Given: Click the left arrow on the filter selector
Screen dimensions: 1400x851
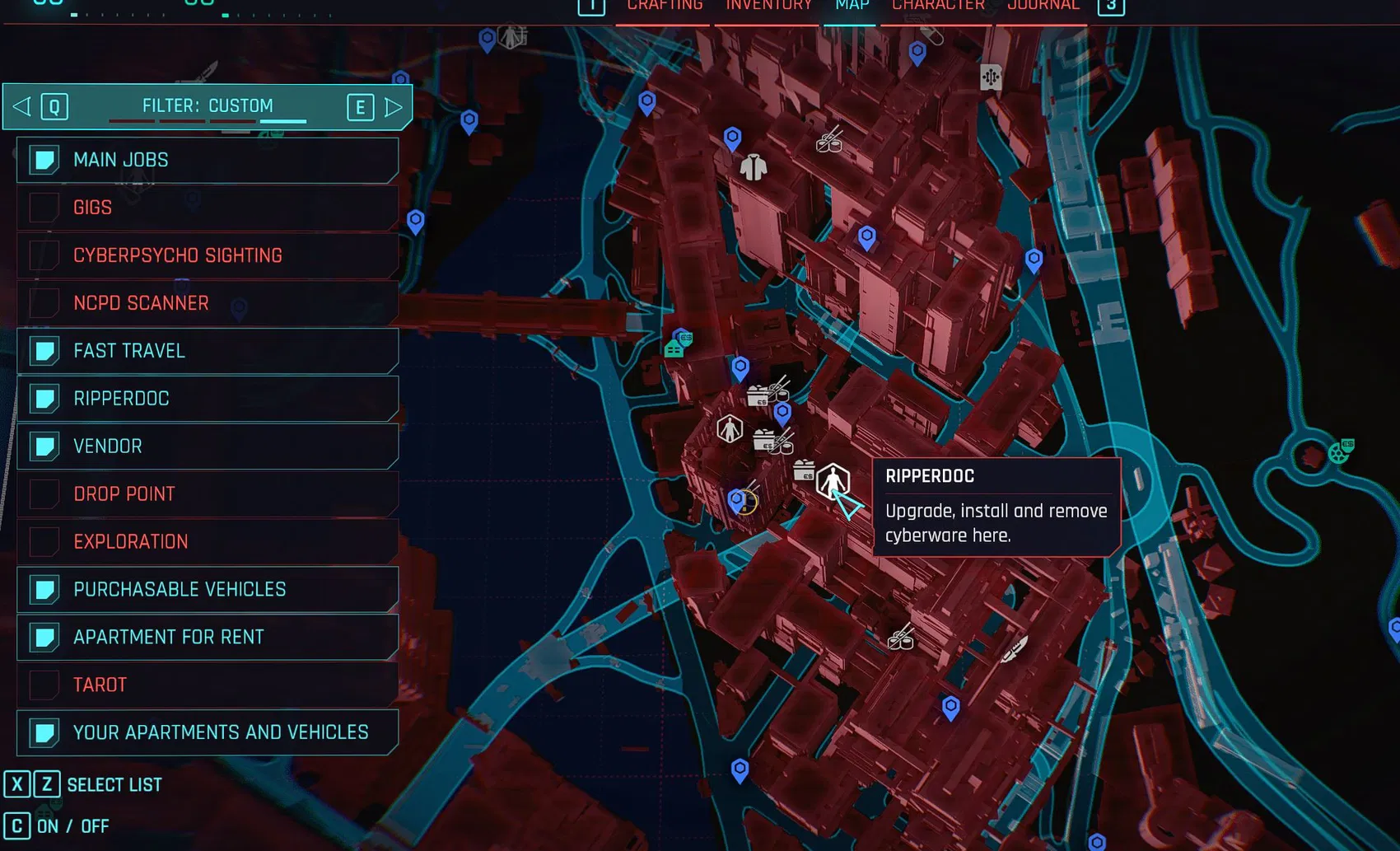Looking at the screenshot, I should click(20, 106).
